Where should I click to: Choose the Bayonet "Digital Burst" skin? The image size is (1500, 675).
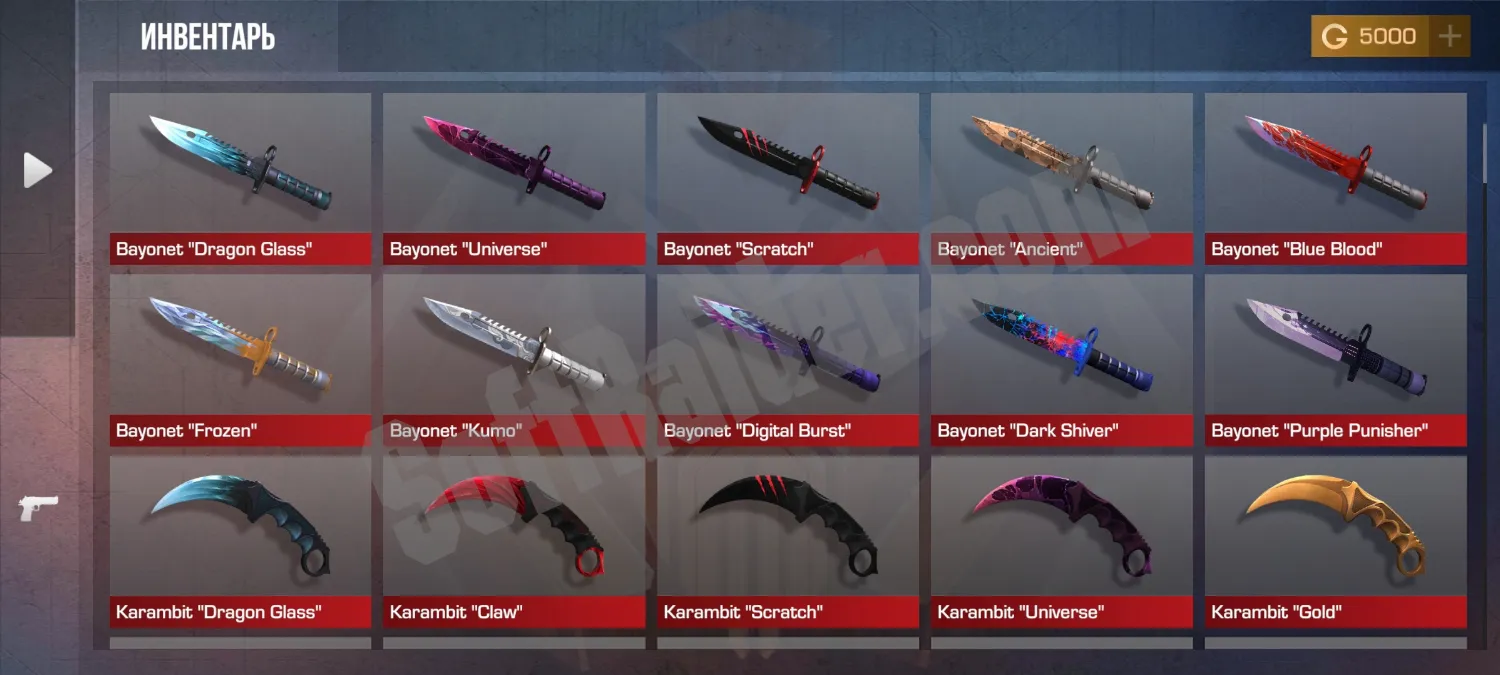click(x=788, y=360)
